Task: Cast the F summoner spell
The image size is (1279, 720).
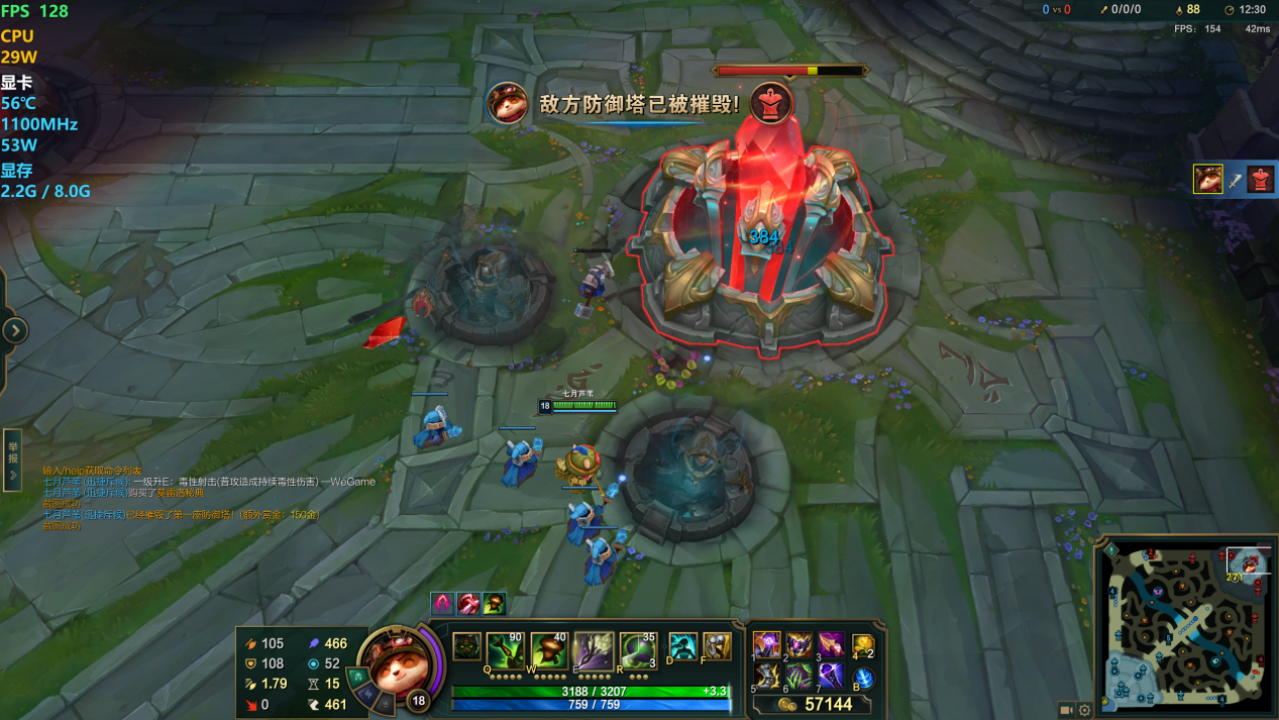Action: [x=716, y=646]
